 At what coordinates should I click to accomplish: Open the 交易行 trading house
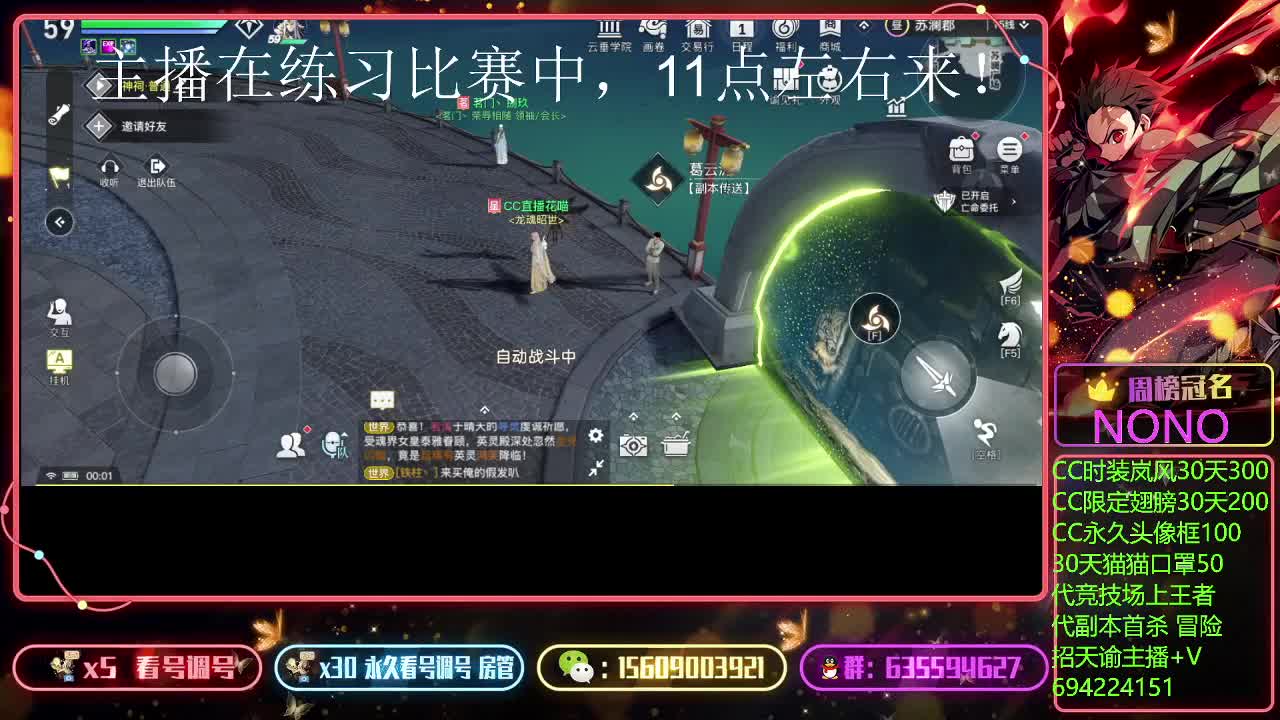697,30
